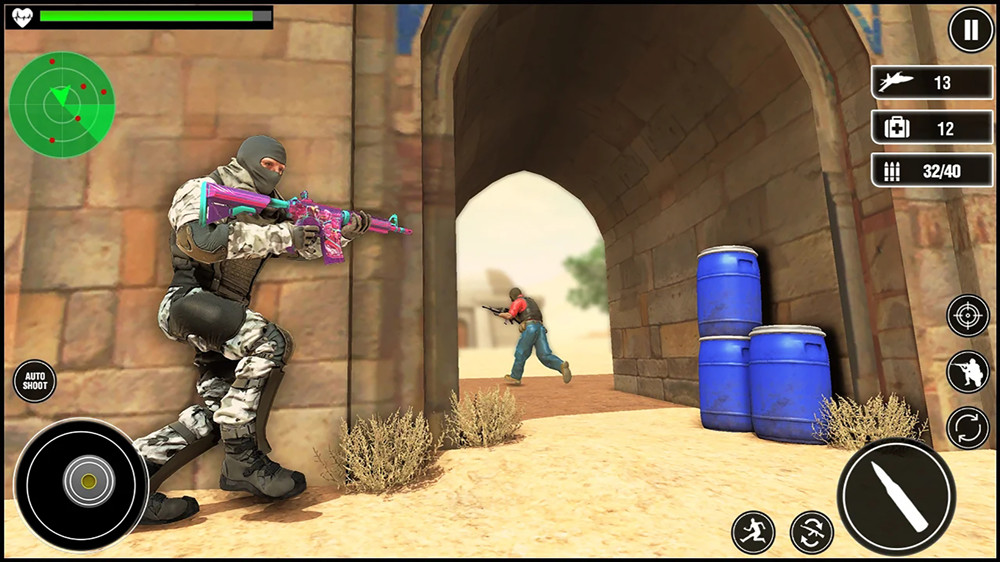Tap the plain circular arrows button
The image size is (1000, 562).
(968, 428)
